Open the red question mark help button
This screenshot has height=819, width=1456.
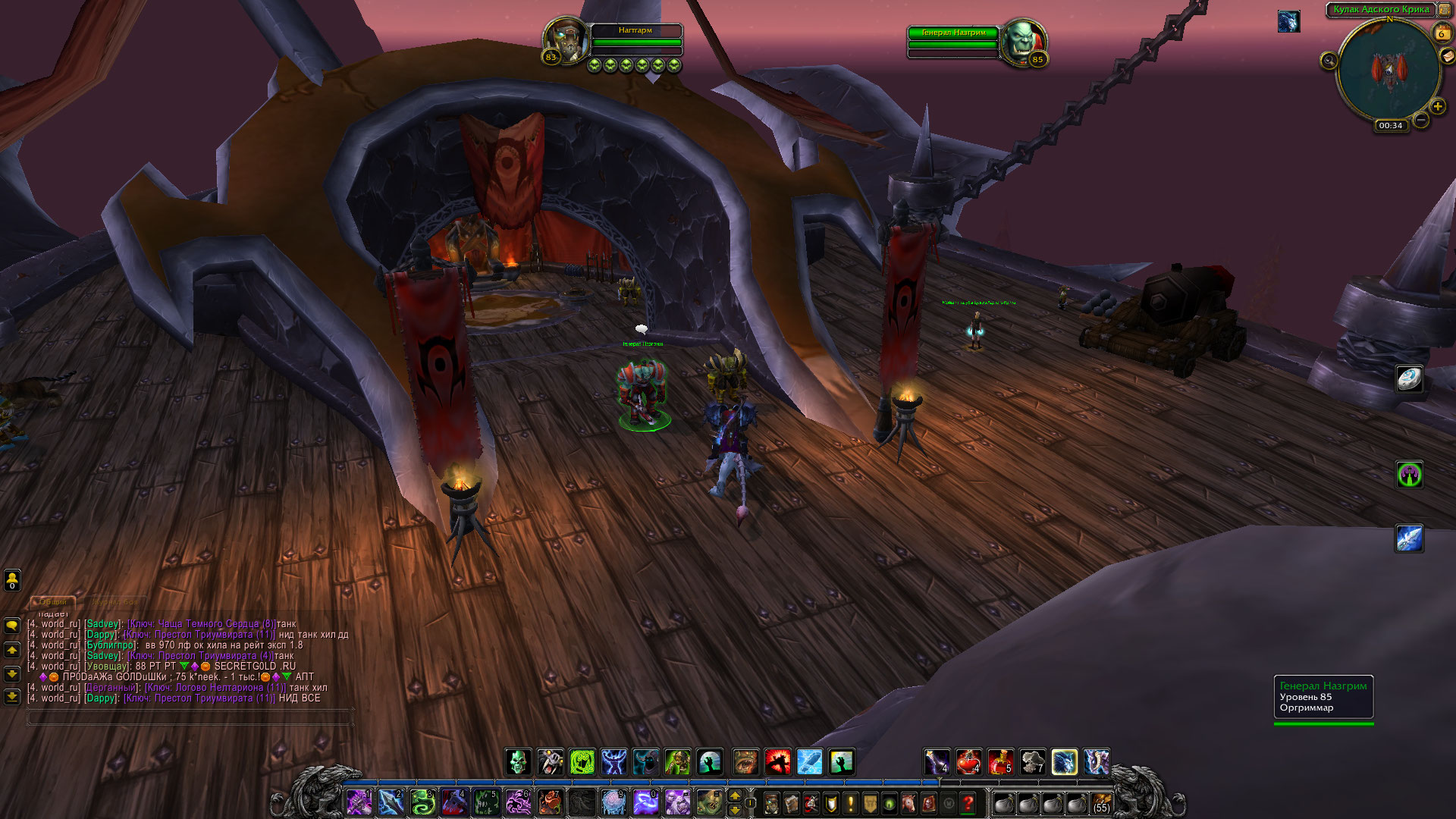pyautogui.click(x=968, y=803)
